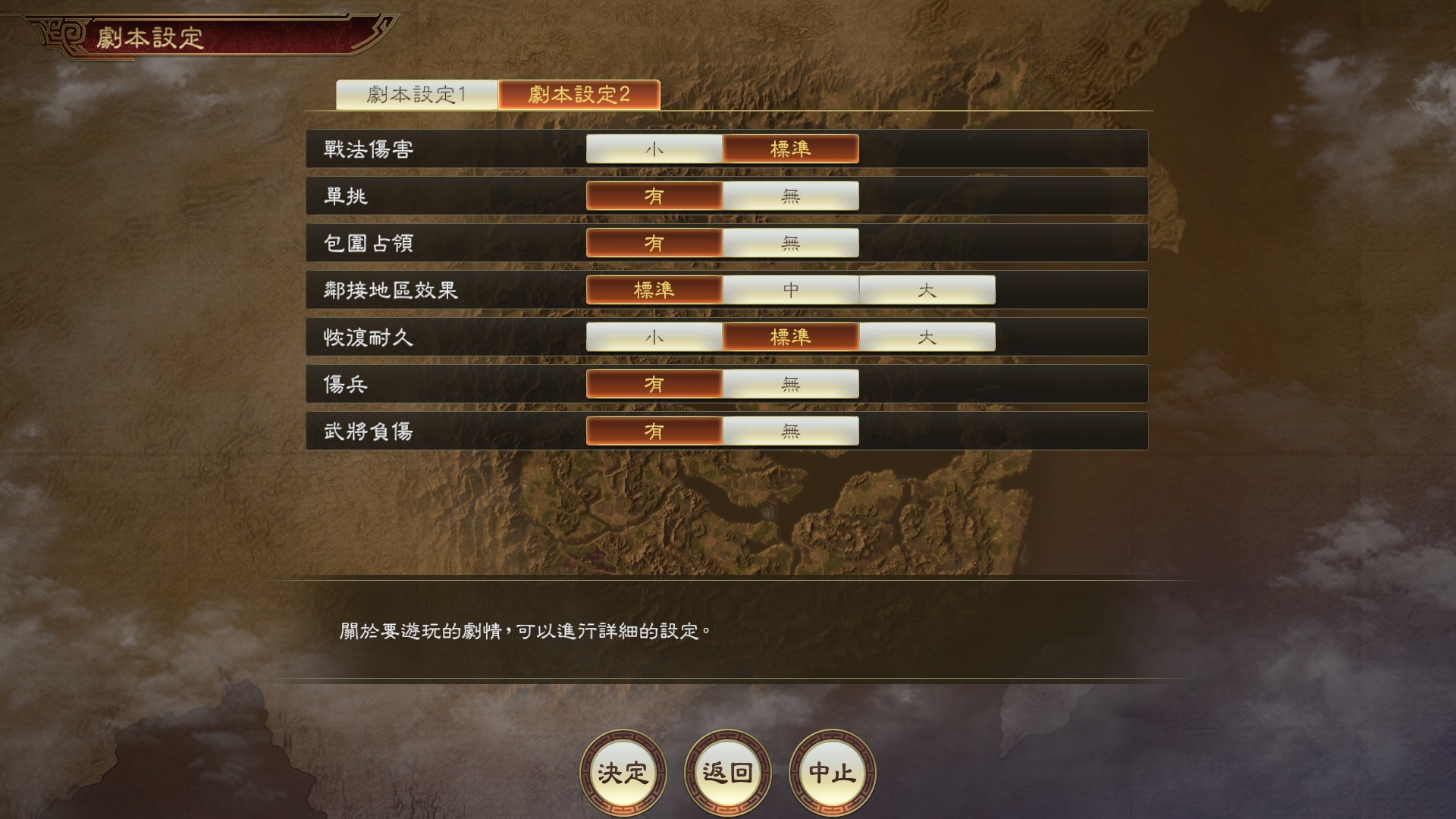Go back using the 返回 button
The height and width of the screenshot is (819, 1456).
[x=728, y=773]
